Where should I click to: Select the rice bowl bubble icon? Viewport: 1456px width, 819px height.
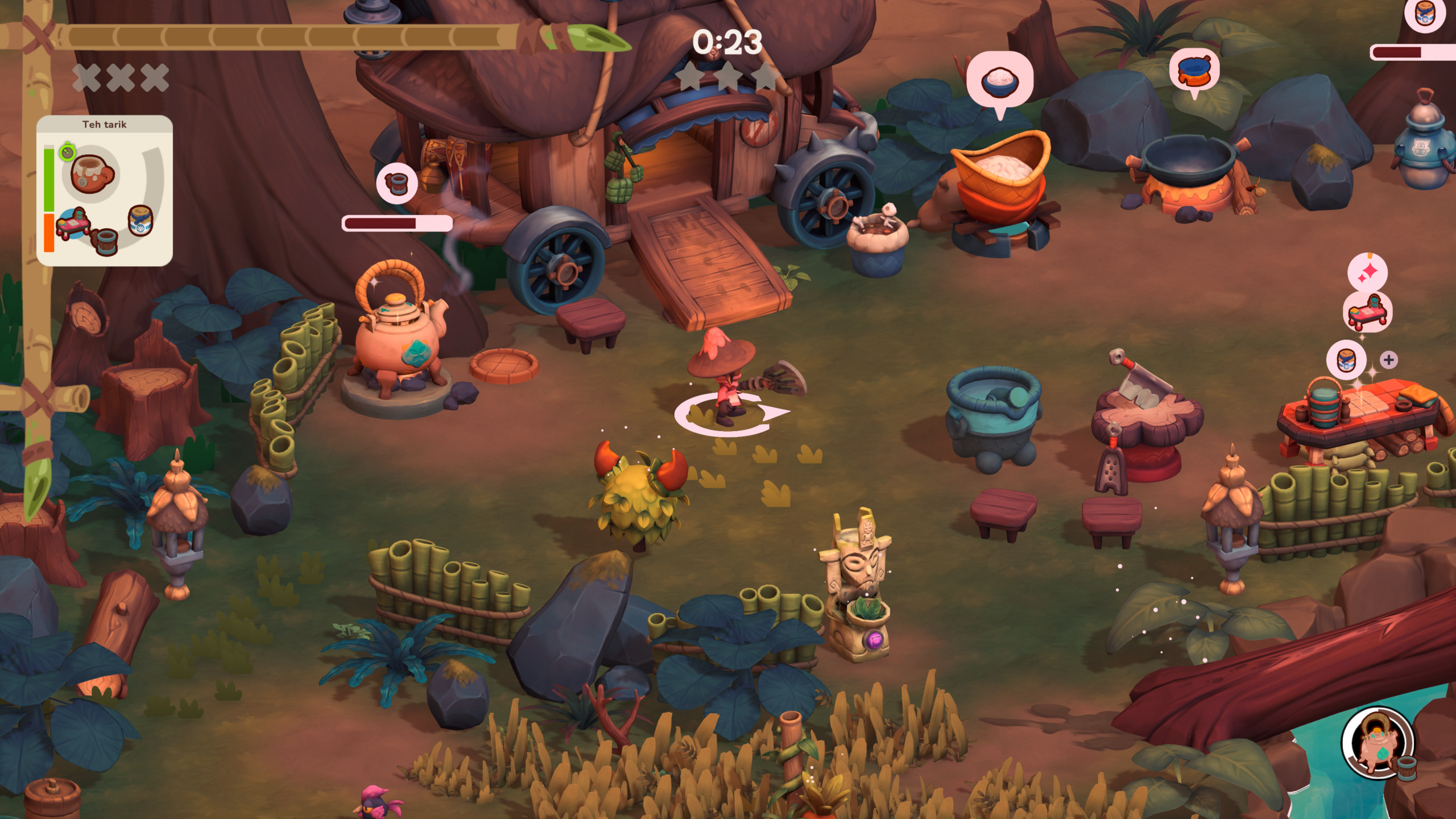(x=999, y=82)
